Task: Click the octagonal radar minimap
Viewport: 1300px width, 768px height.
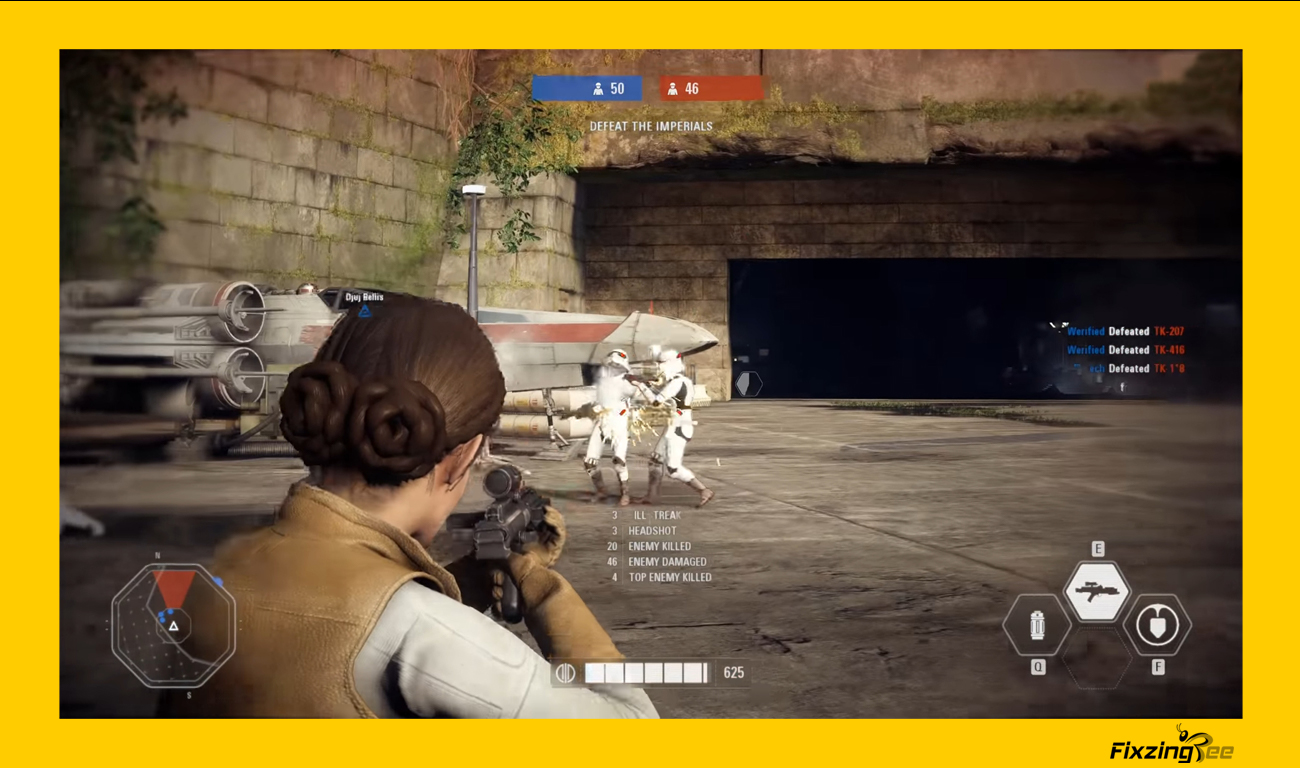Action: 173,624
